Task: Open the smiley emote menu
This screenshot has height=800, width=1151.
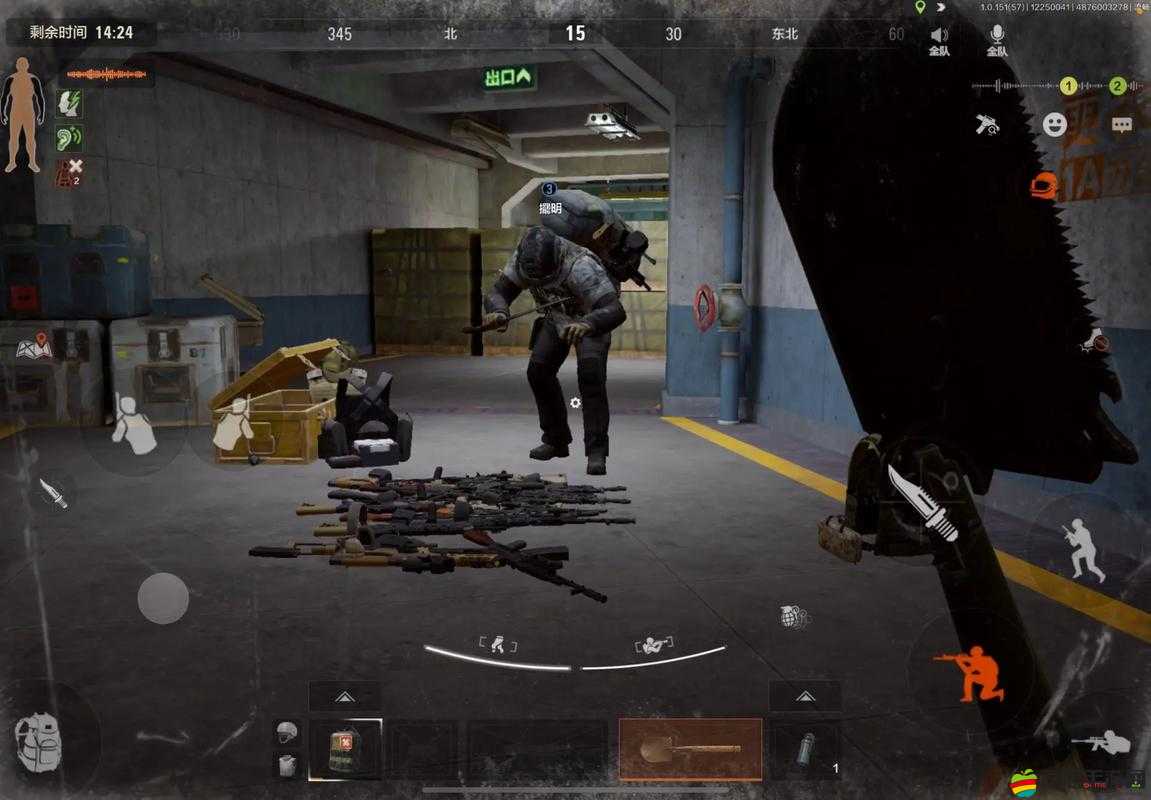Action: [x=1055, y=124]
